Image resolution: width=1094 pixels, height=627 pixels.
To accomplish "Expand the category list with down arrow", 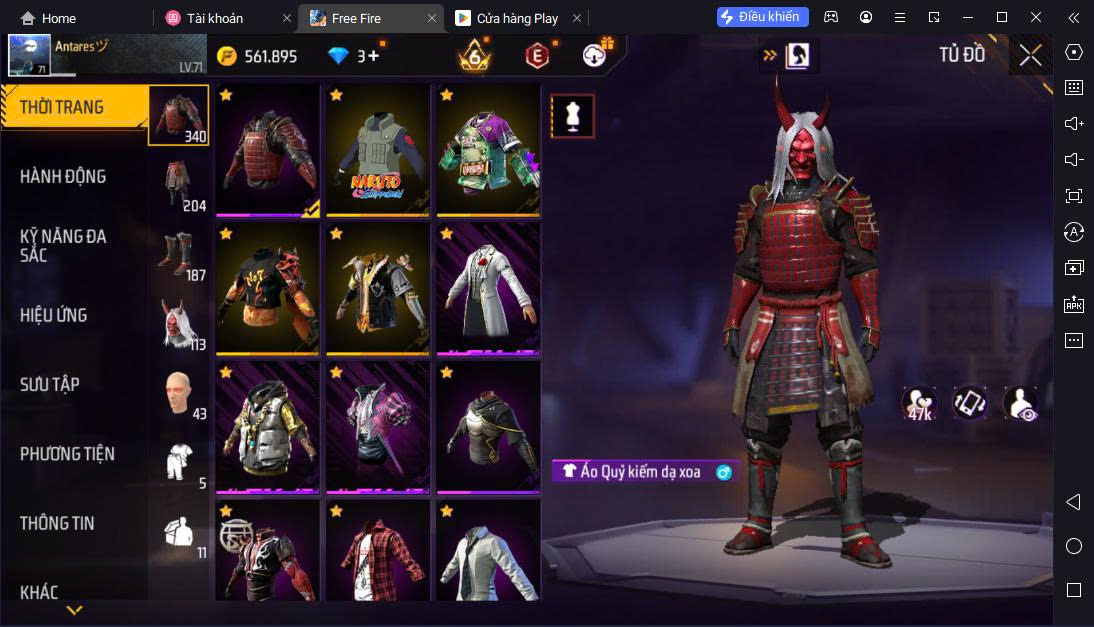I will pos(74,609).
